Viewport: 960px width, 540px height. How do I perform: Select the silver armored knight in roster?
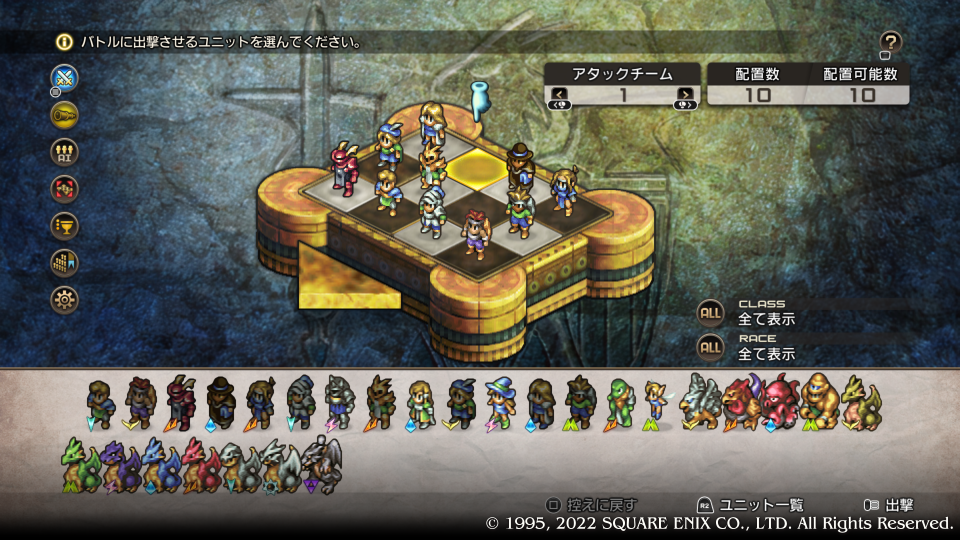pyautogui.click(x=338, y=402)
